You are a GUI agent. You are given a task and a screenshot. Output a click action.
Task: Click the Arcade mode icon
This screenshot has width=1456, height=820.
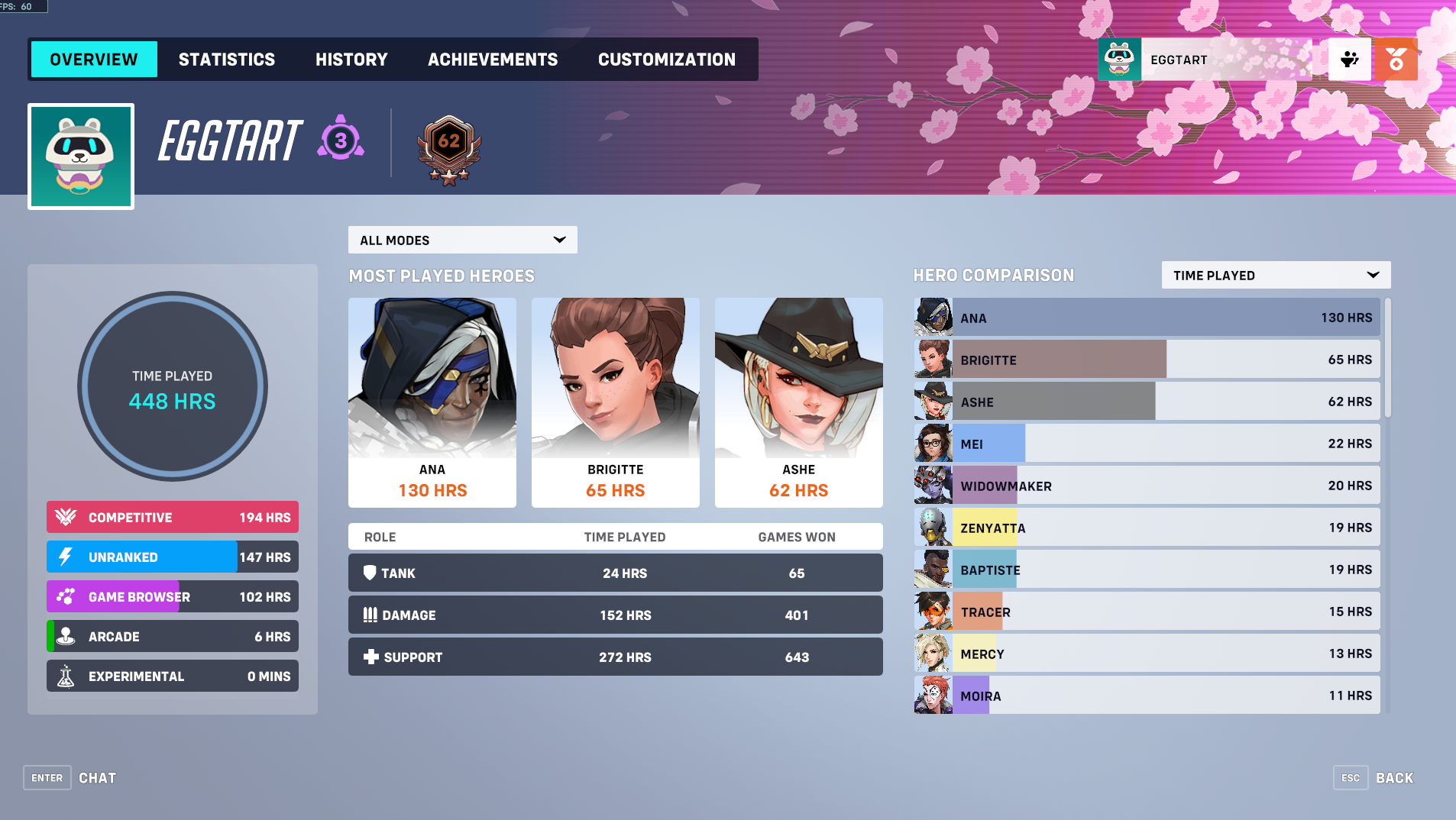pos(65,636)
